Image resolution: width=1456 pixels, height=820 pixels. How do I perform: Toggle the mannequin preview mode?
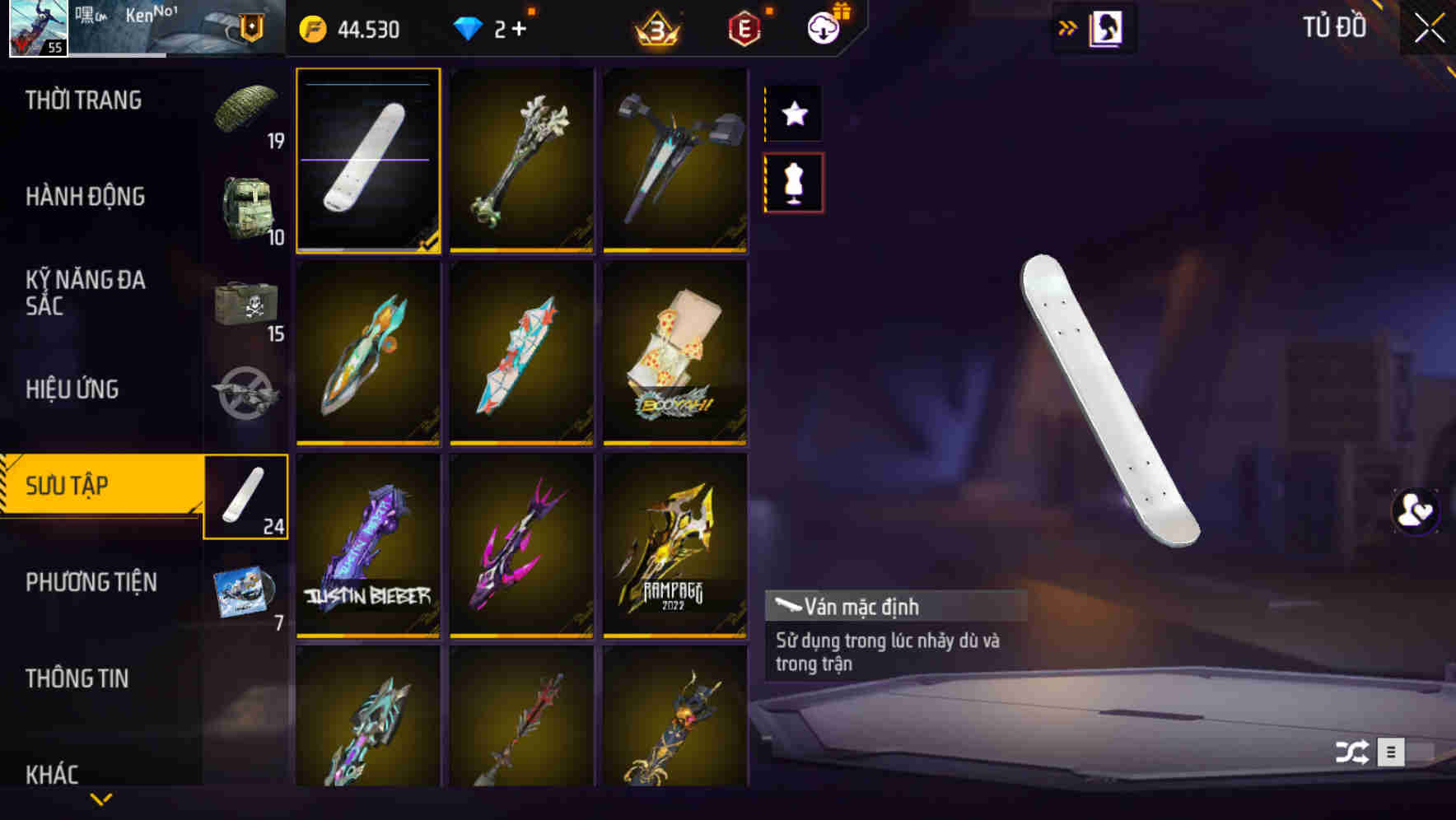(x=794, y=183)
